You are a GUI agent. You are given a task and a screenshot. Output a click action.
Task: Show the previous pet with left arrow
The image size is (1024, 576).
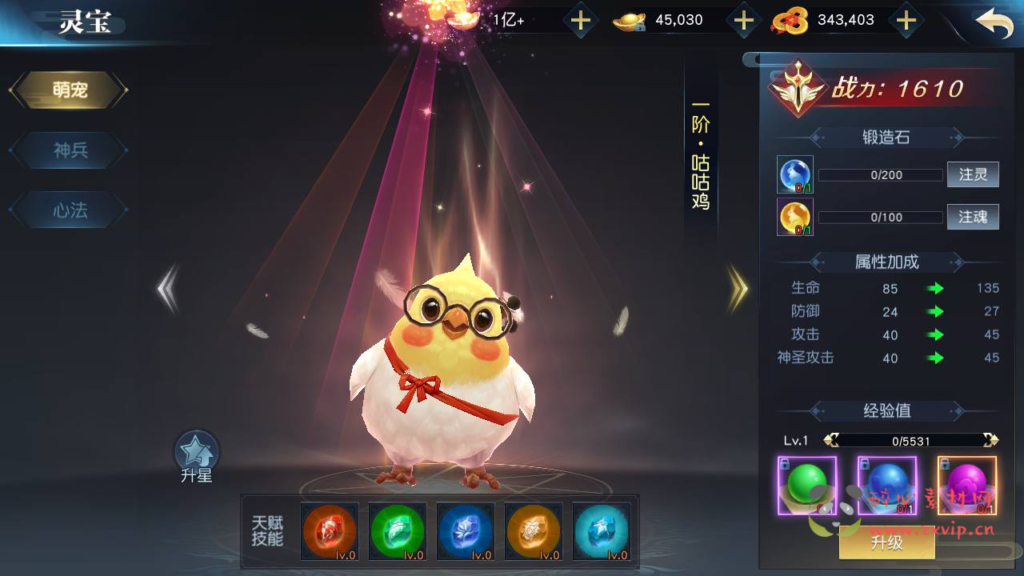(167, 288)
